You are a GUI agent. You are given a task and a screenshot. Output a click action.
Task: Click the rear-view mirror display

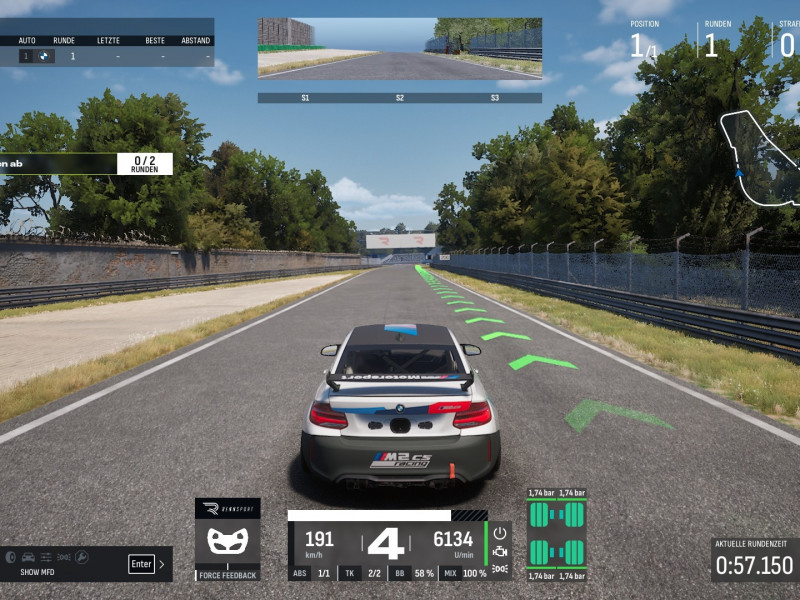(400, 48)
